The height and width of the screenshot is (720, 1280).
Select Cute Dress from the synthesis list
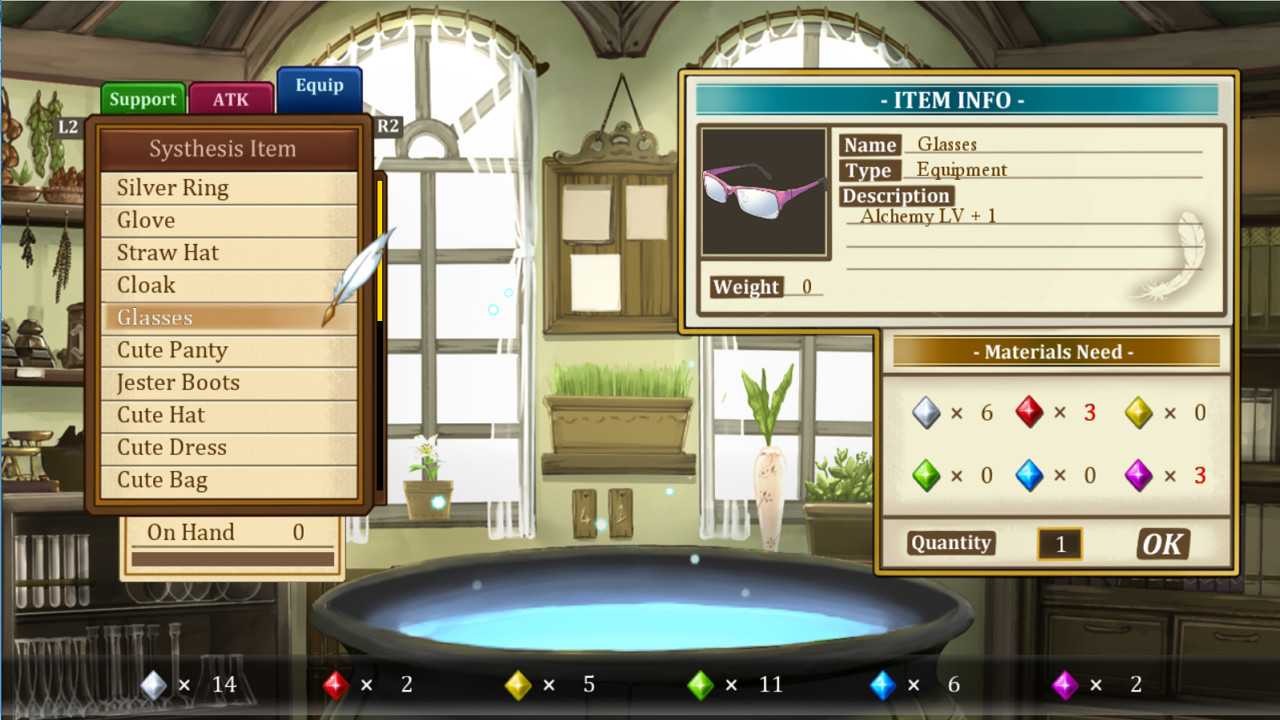click(x=169, y=447)
